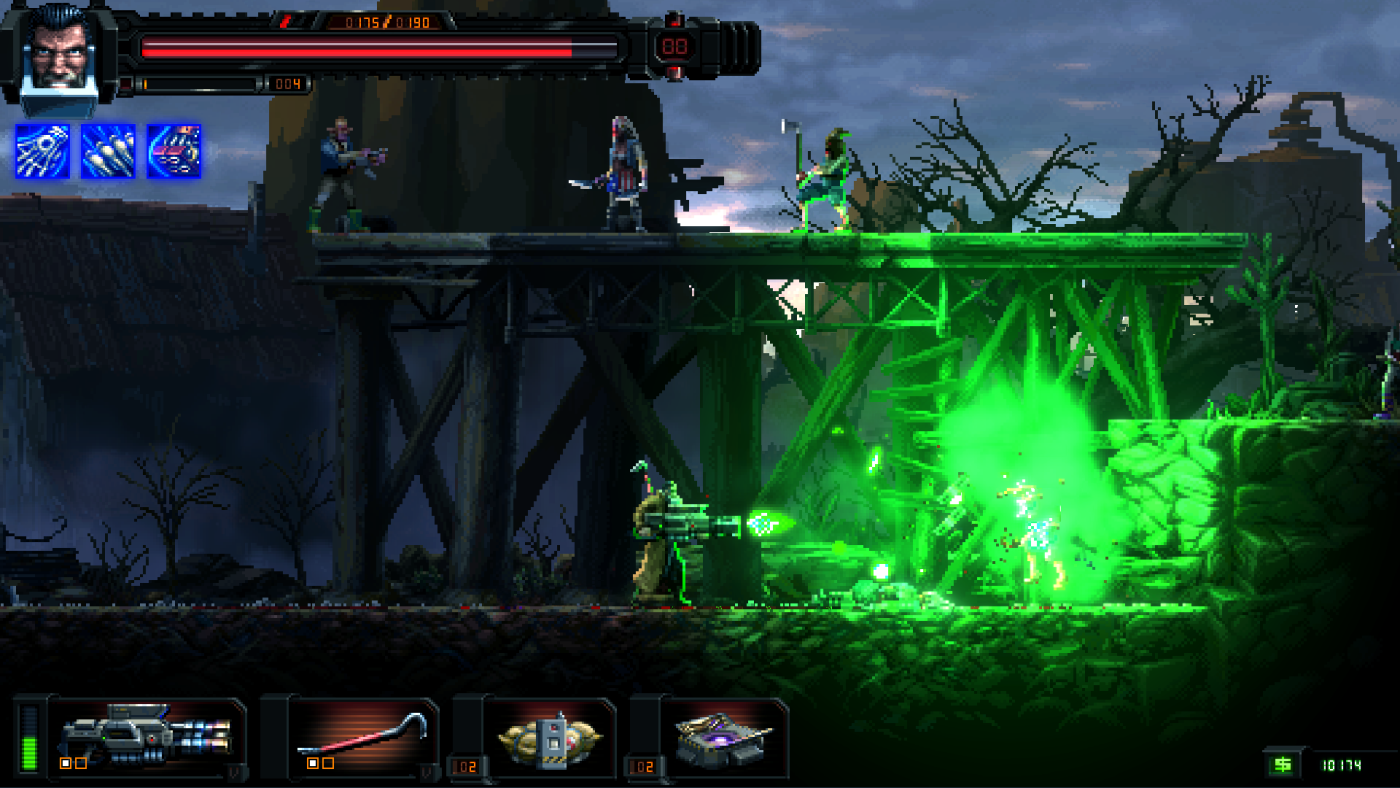Click the orange ammo squares under the cannon

click(x=73, y=763)
